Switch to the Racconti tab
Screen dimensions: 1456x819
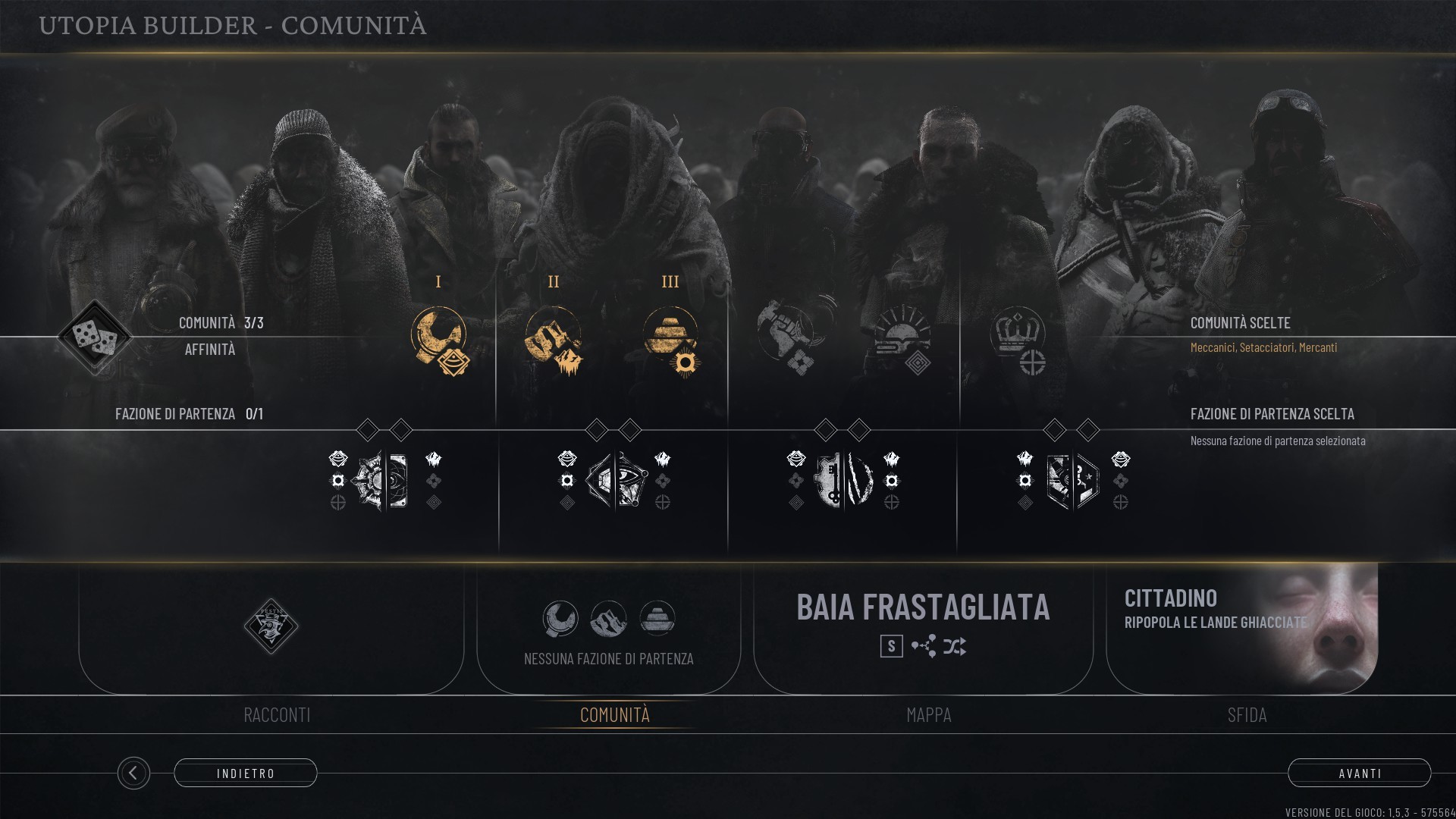click(x=277, y=714)
